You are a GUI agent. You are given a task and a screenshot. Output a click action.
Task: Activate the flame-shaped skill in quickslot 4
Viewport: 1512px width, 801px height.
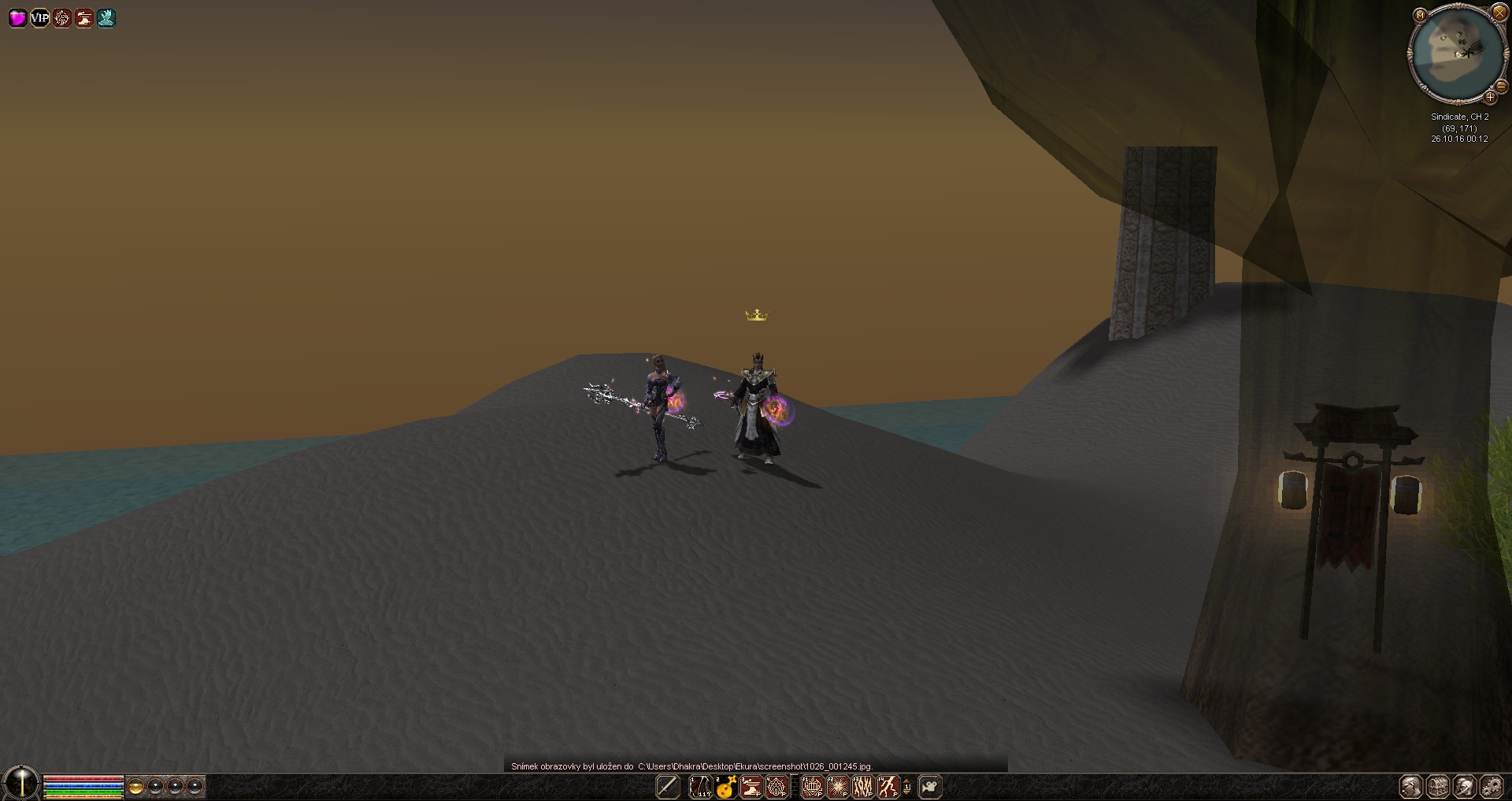tap(776, 786)
